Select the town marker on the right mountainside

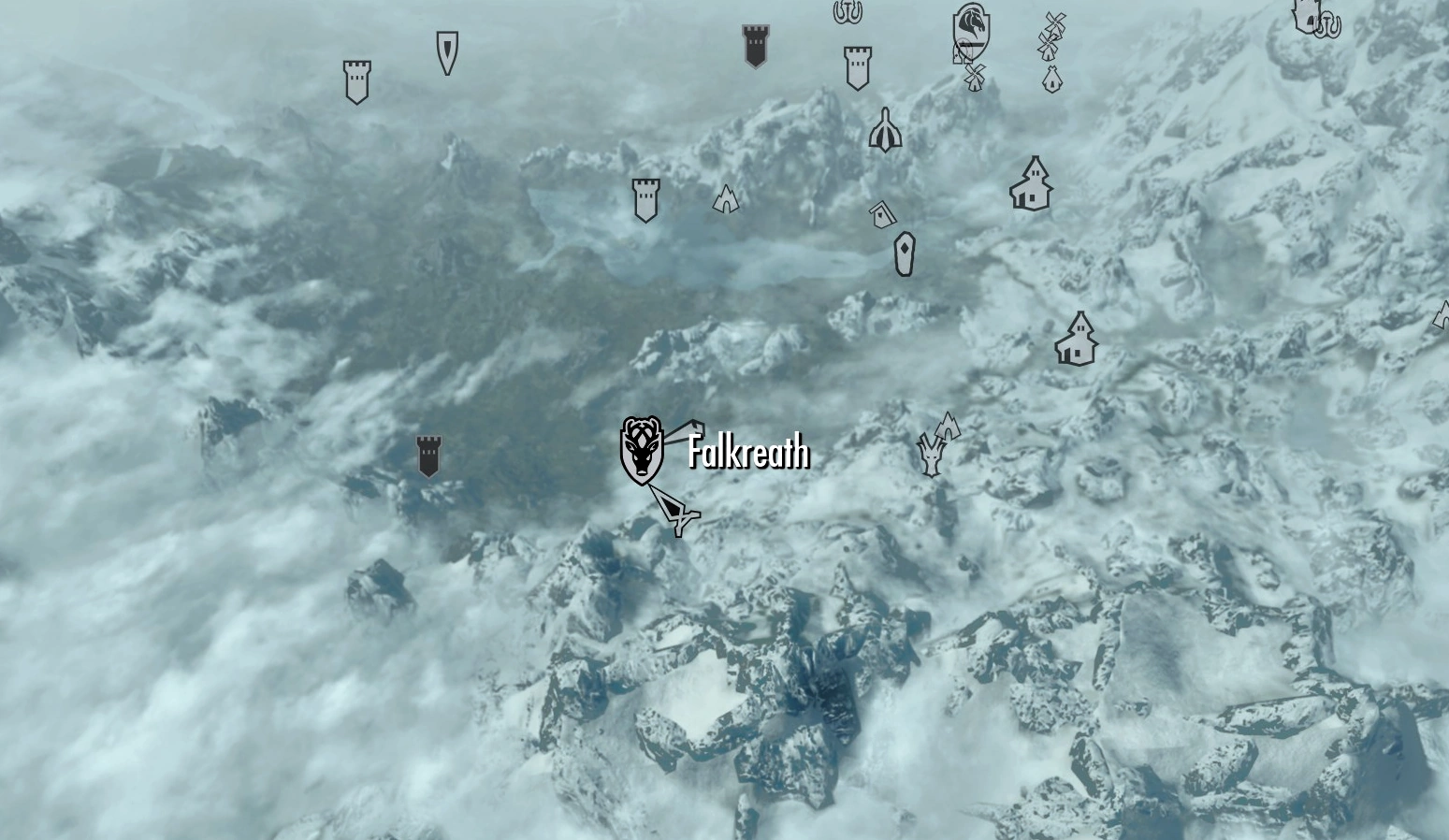click(1078, 339)
